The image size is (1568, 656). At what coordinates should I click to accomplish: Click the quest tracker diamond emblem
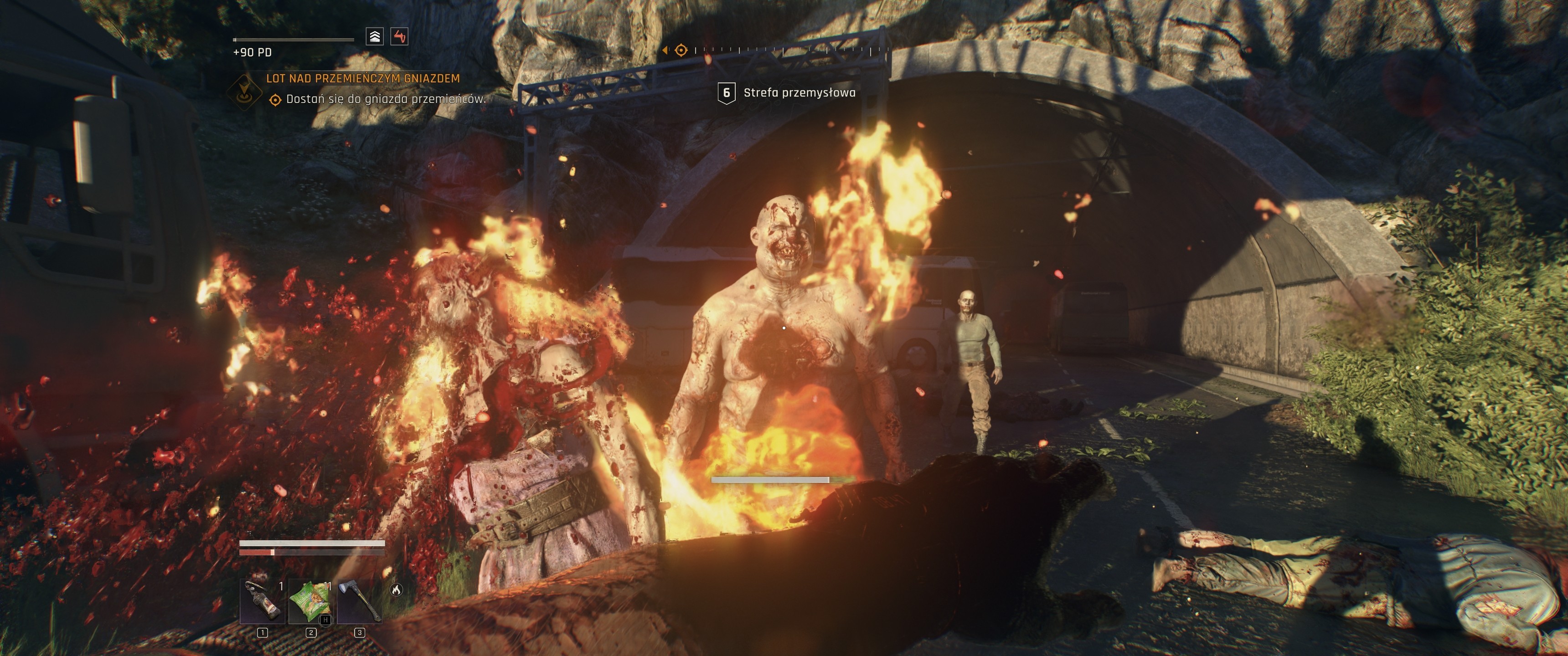(x=244, y=91)
